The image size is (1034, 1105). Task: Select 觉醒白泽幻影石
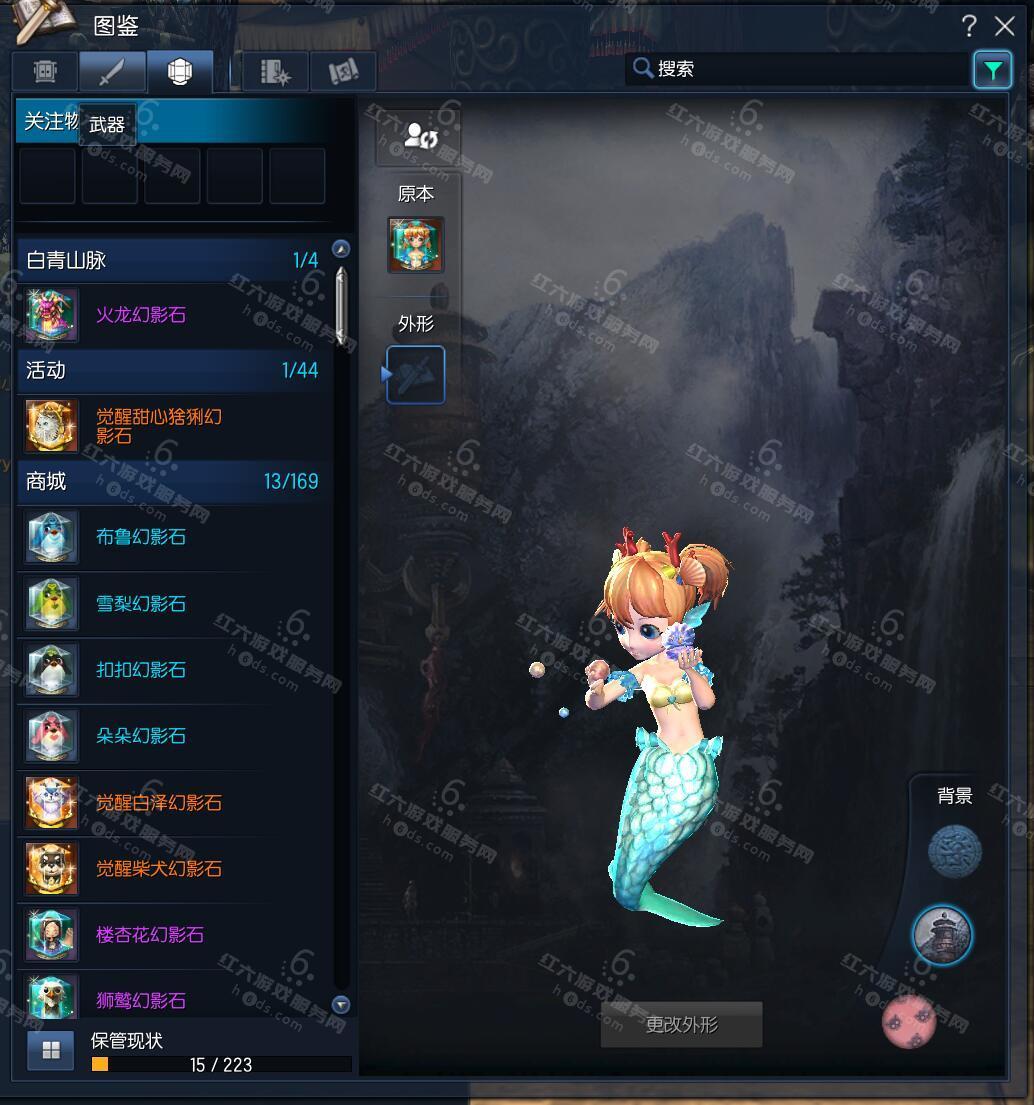(x=158, y=802)
